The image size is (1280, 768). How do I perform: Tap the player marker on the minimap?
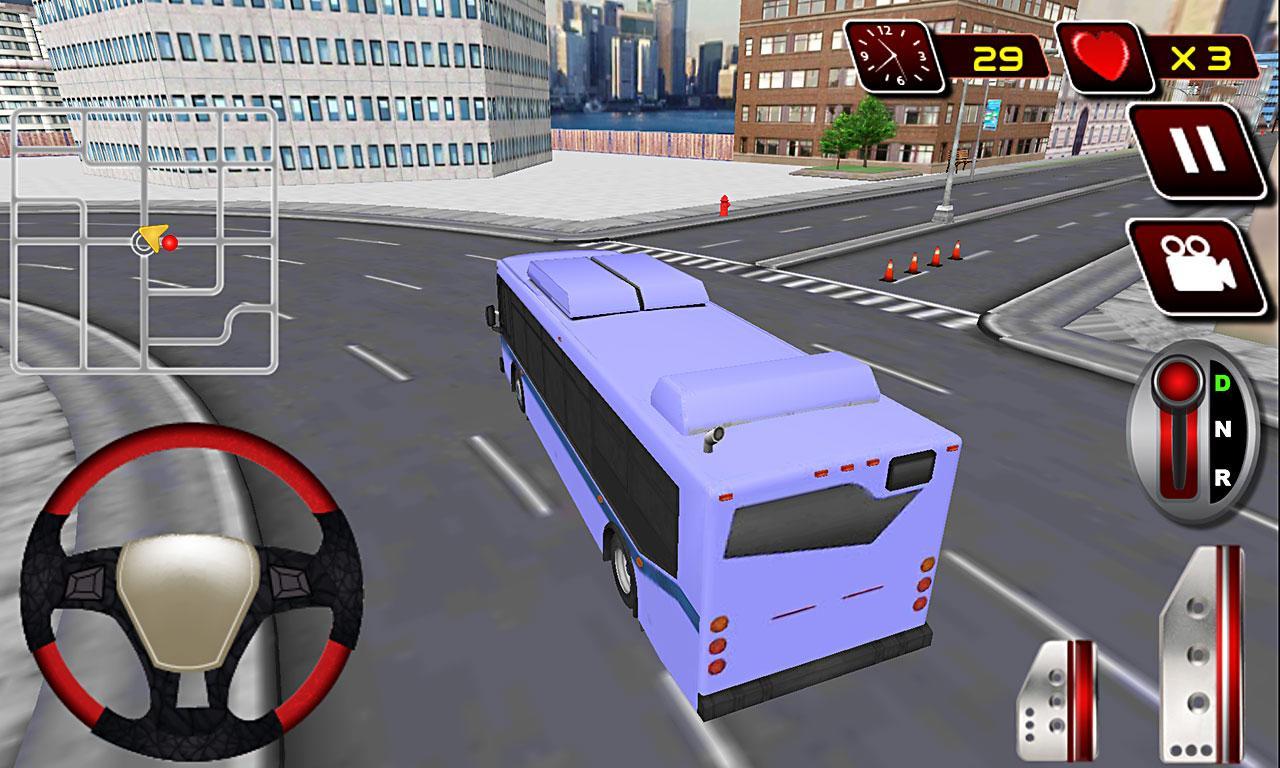click(x=148, y=241)
